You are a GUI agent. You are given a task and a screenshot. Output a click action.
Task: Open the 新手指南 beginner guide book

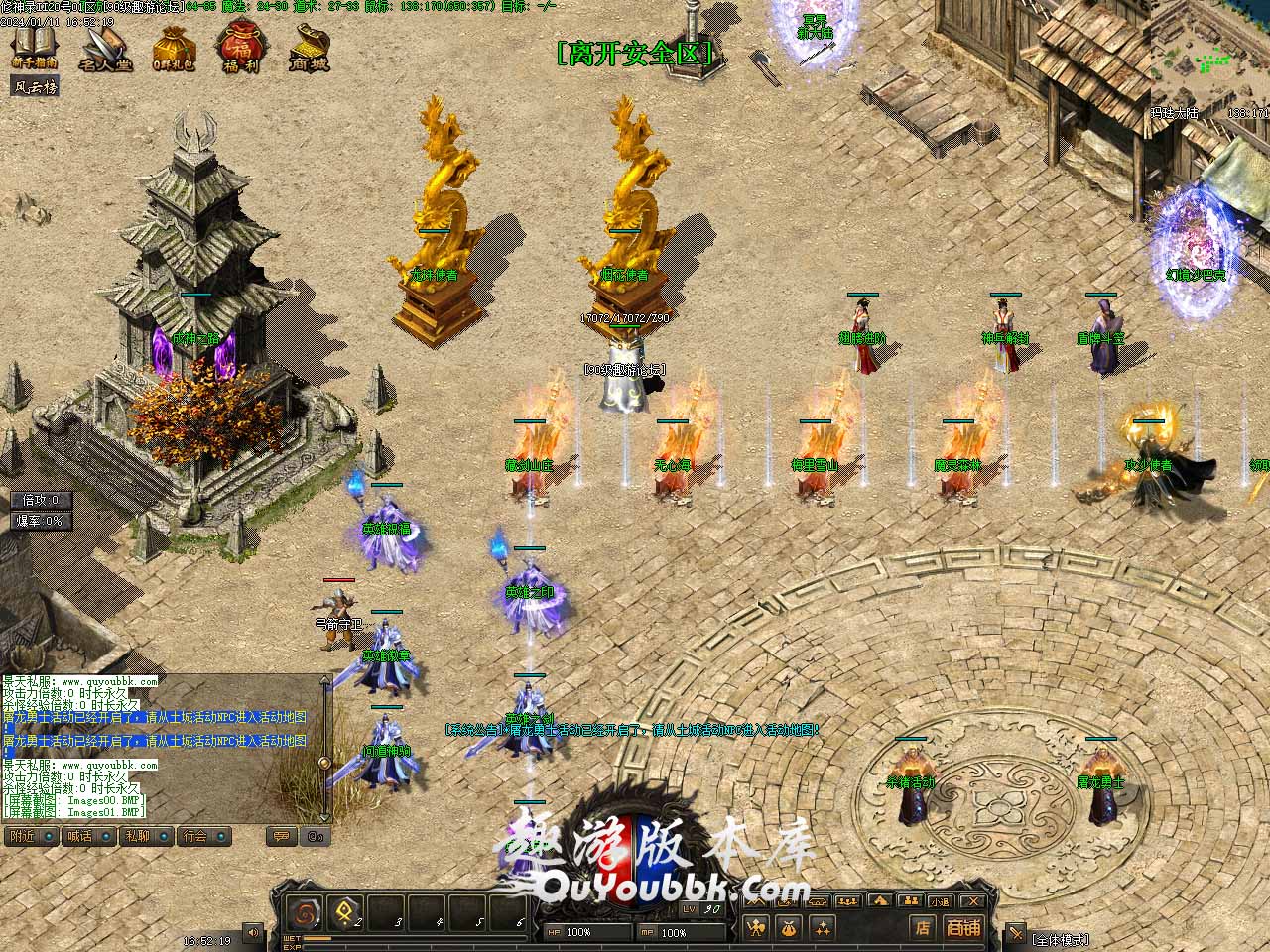(35, 45)
